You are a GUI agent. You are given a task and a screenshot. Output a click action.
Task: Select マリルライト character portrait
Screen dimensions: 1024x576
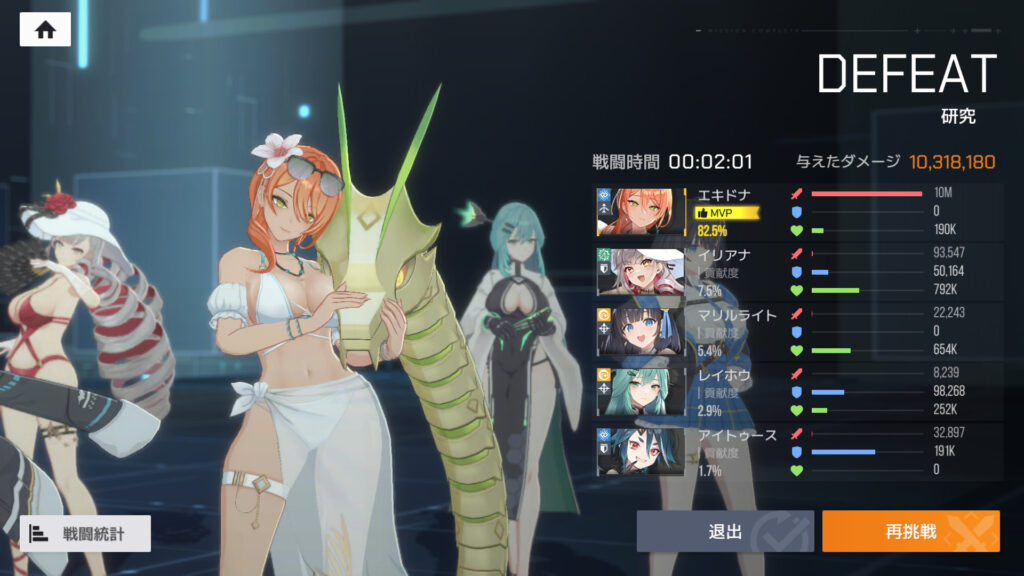(640, 332)
